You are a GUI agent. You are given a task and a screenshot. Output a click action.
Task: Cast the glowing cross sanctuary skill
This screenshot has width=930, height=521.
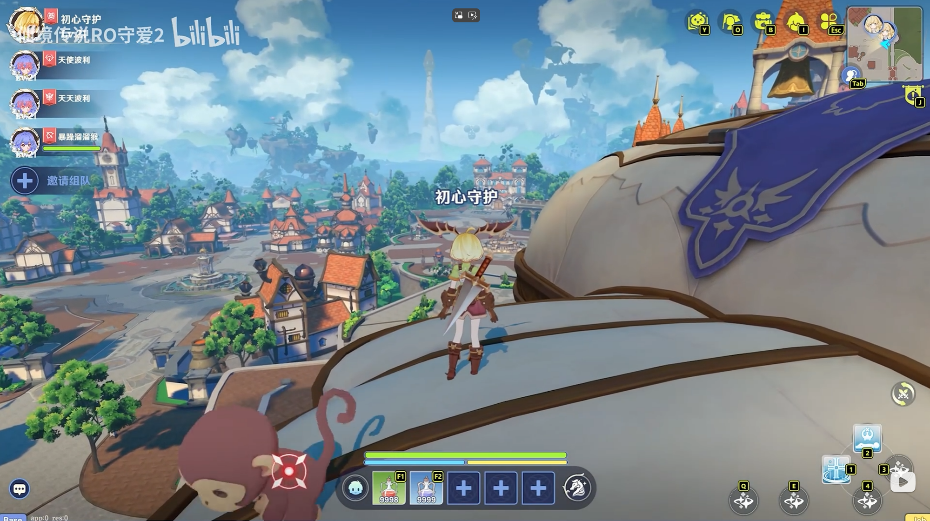pyautogui.click(x=835, y=469)
